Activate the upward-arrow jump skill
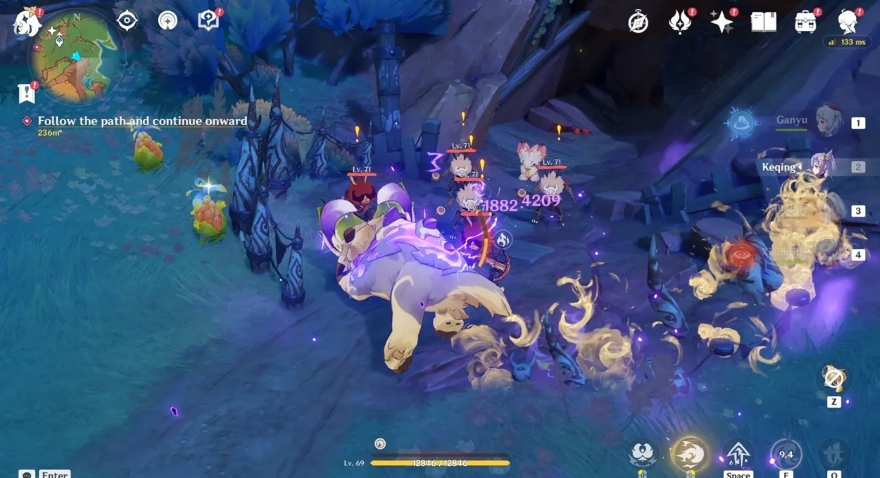880x478 pixels. point(738,454)
